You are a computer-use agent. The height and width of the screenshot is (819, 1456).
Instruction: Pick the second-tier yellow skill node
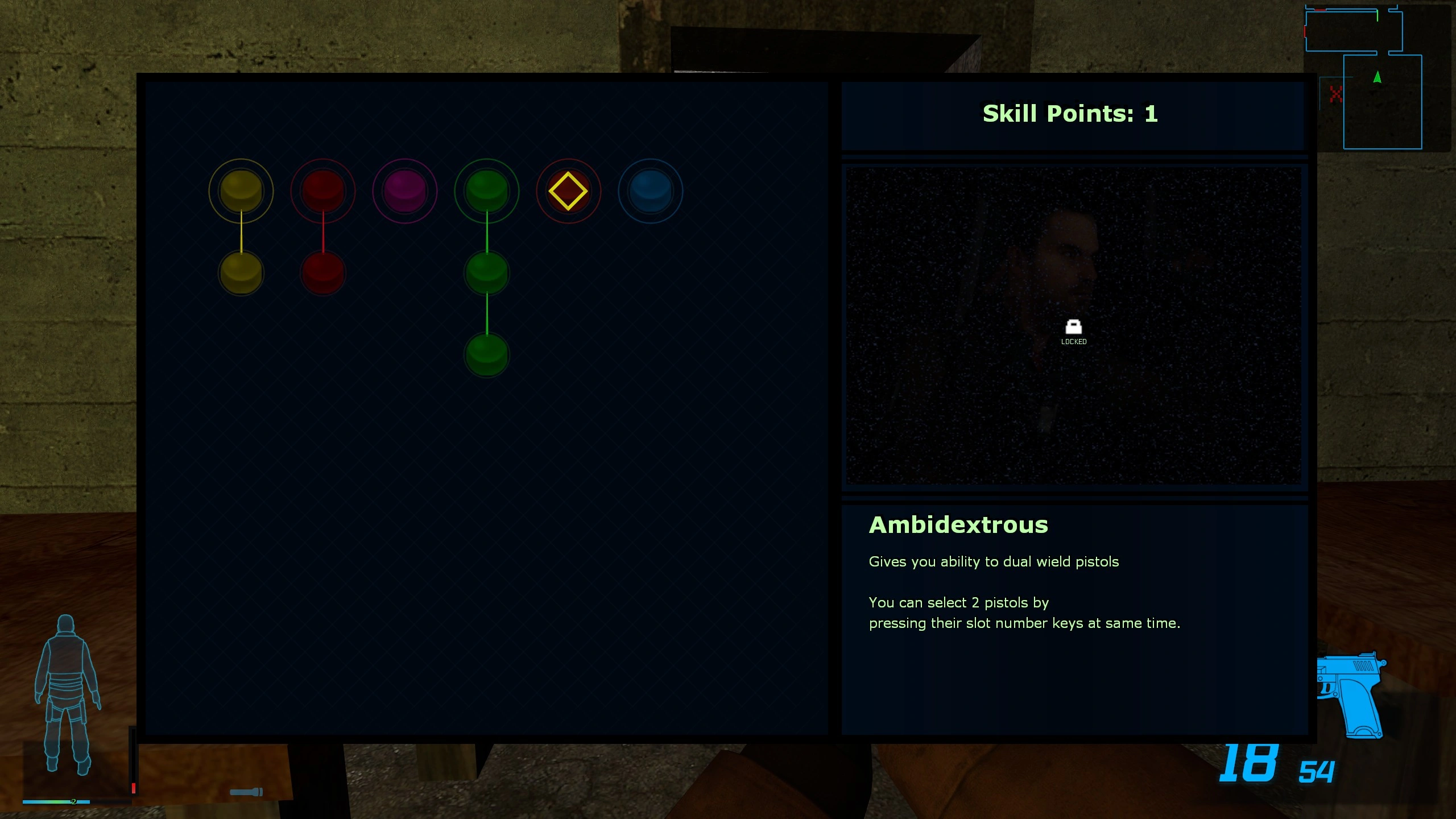point(241,273)
